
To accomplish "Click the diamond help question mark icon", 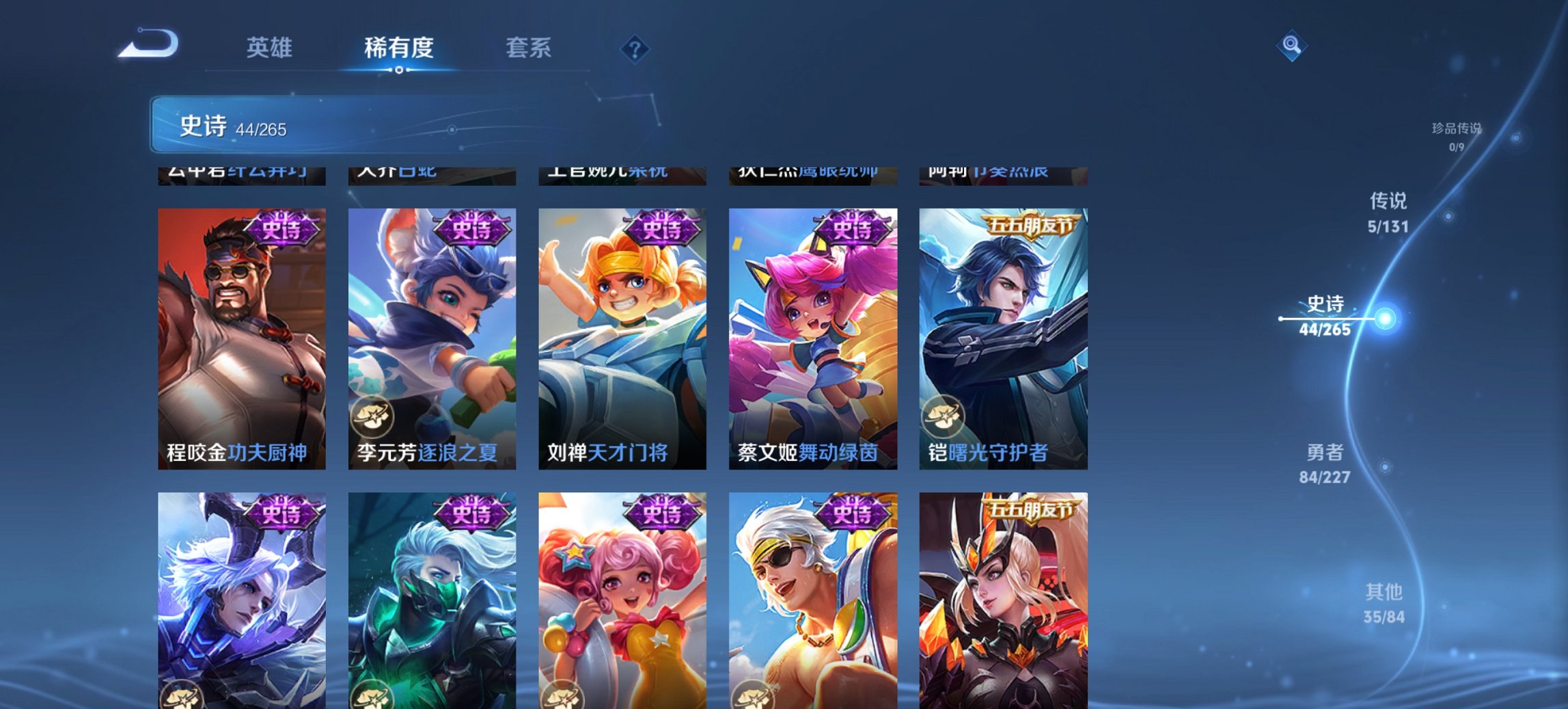I will 634,48.
